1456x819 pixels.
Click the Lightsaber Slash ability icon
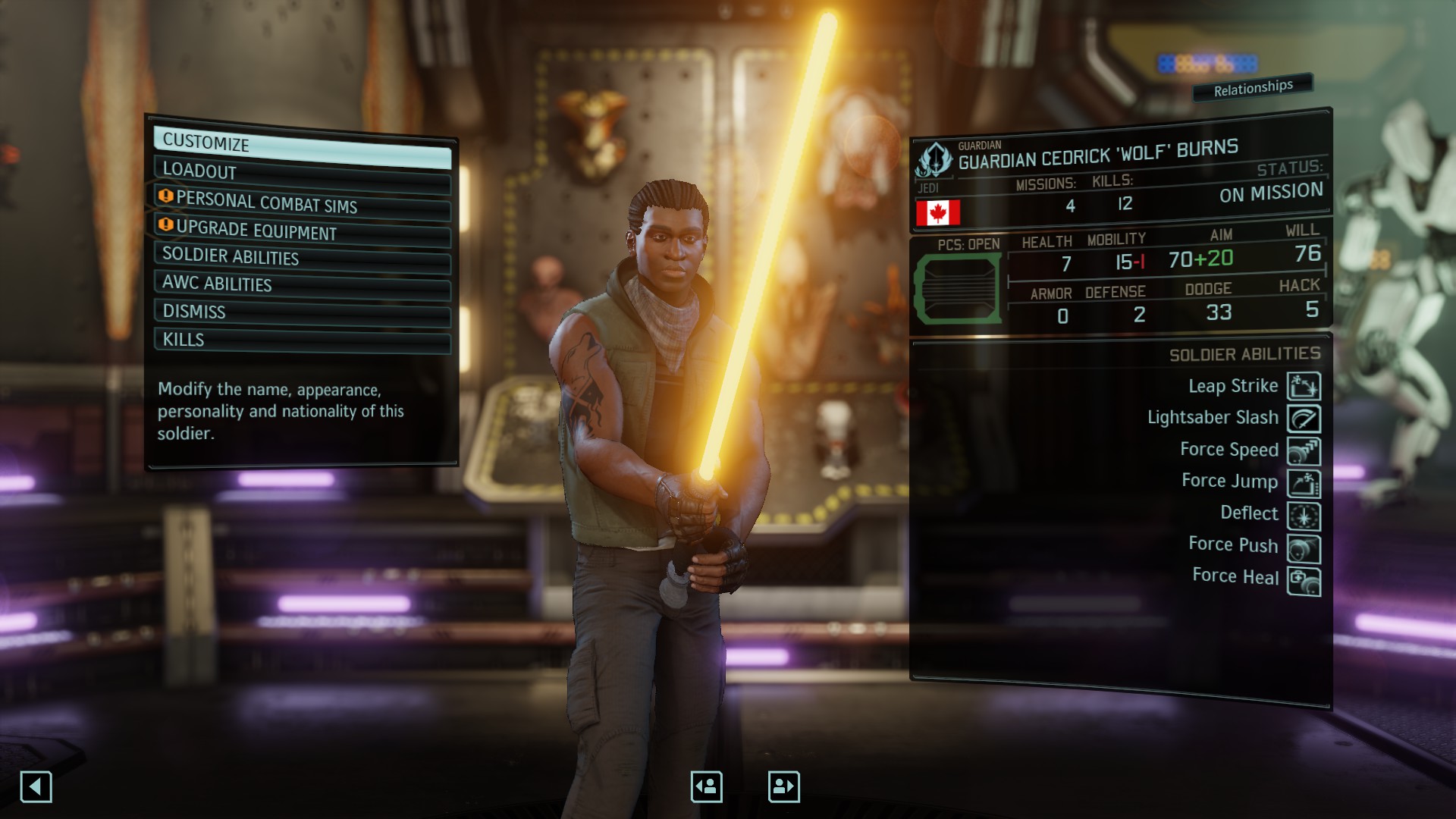point(1304,419)
